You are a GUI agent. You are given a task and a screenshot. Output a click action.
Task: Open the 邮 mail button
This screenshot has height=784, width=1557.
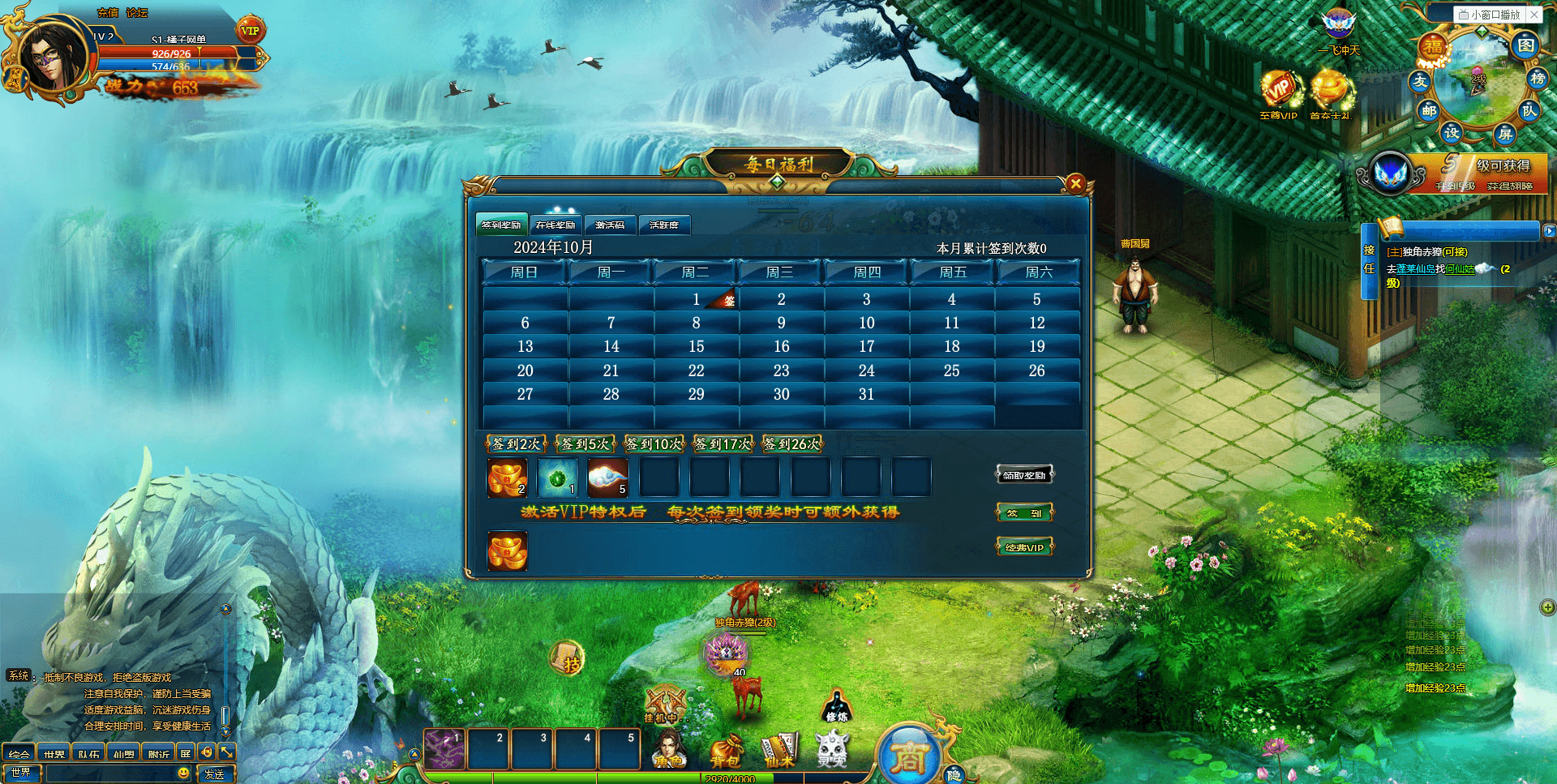pos(1429,111)
